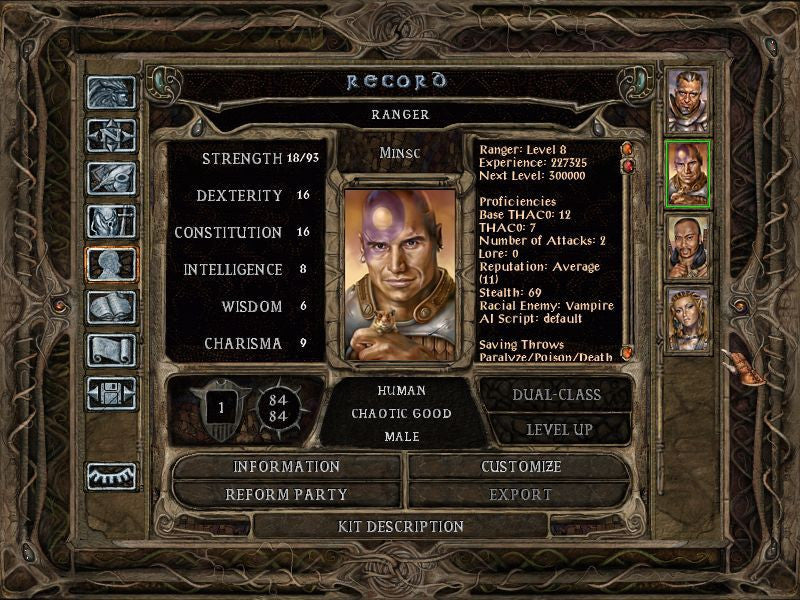Select the Dual-Class button
Viewport: 800px width, 600px height.
point(556,395)
